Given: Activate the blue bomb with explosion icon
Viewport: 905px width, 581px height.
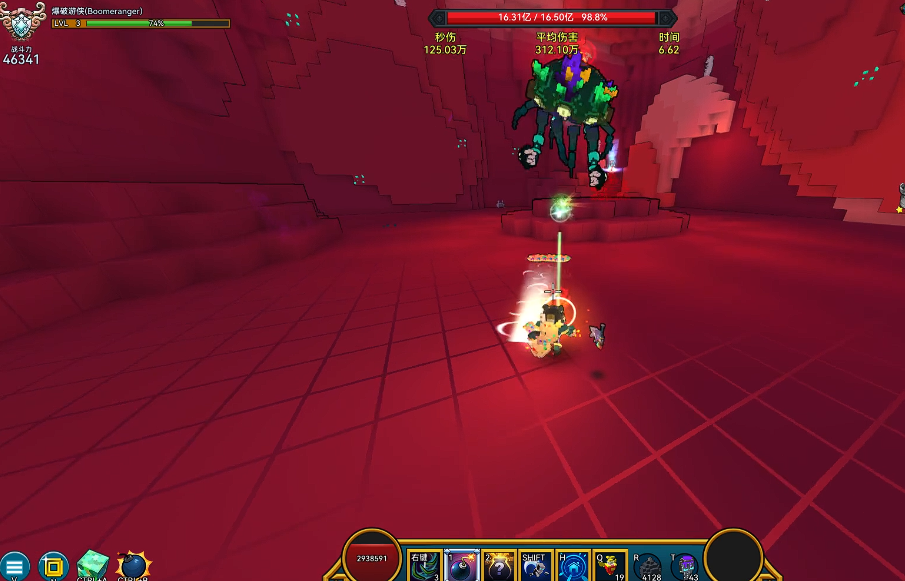Looking at the screenshot, I should coord(133,566).
